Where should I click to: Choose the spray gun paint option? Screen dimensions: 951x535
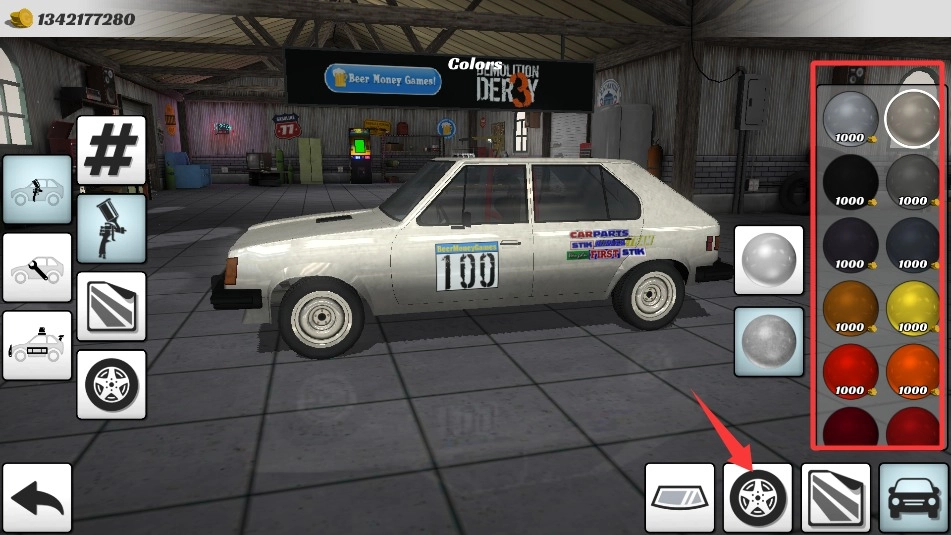point(111,228)
